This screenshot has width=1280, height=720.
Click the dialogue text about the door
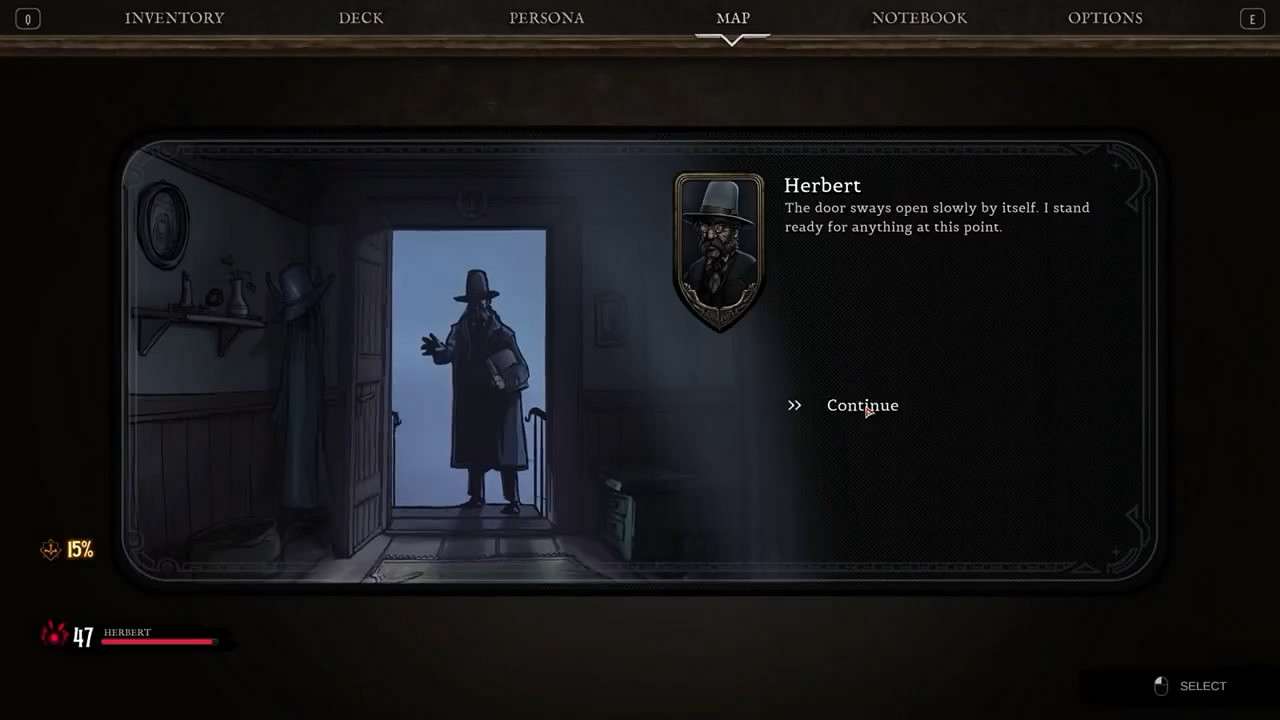(936, 217)
